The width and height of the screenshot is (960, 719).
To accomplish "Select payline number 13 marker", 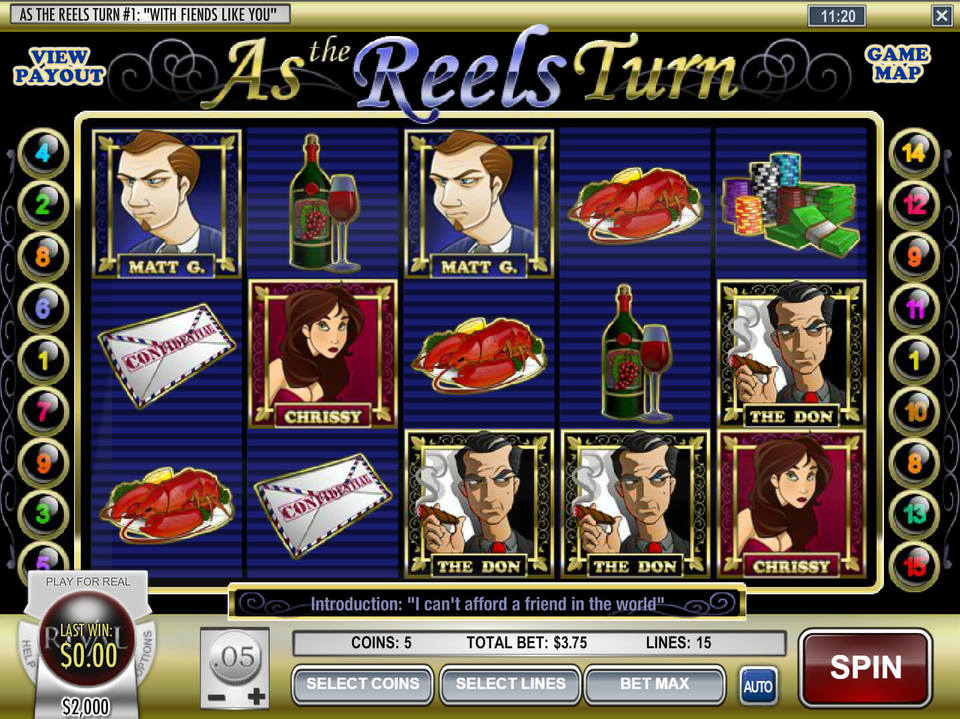I will [914, 514].
